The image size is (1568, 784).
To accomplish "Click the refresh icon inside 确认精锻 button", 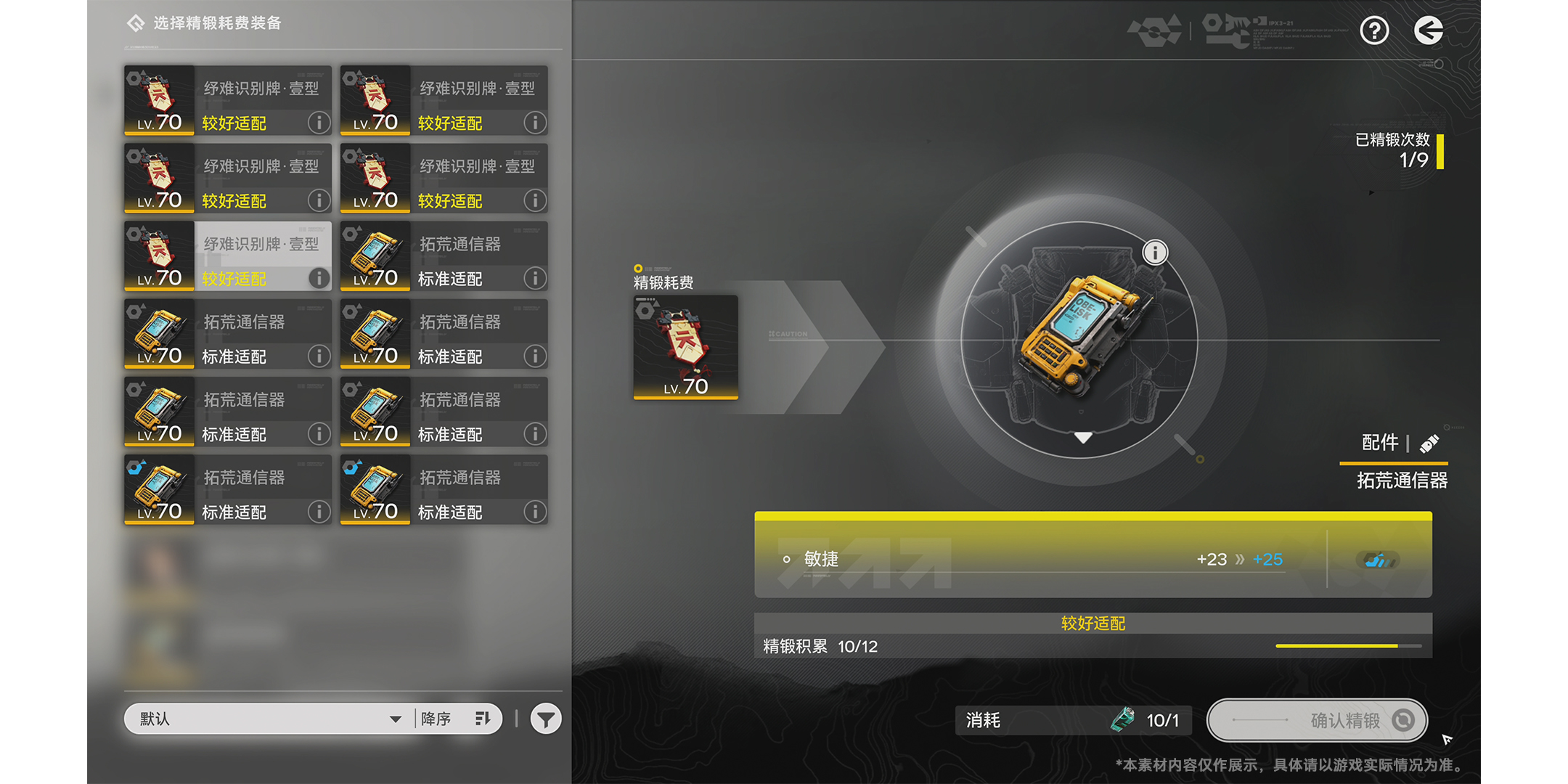I will 1403,720.
